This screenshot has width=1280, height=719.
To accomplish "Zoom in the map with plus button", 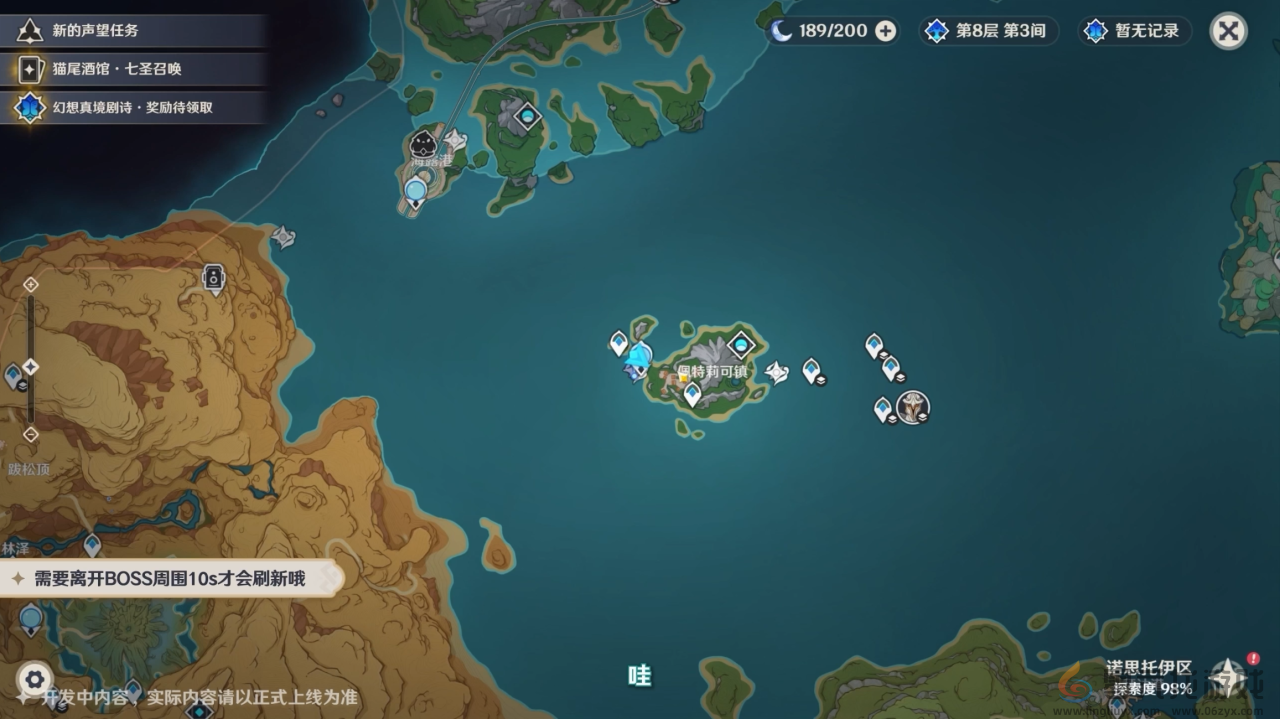I will [31, 284].
